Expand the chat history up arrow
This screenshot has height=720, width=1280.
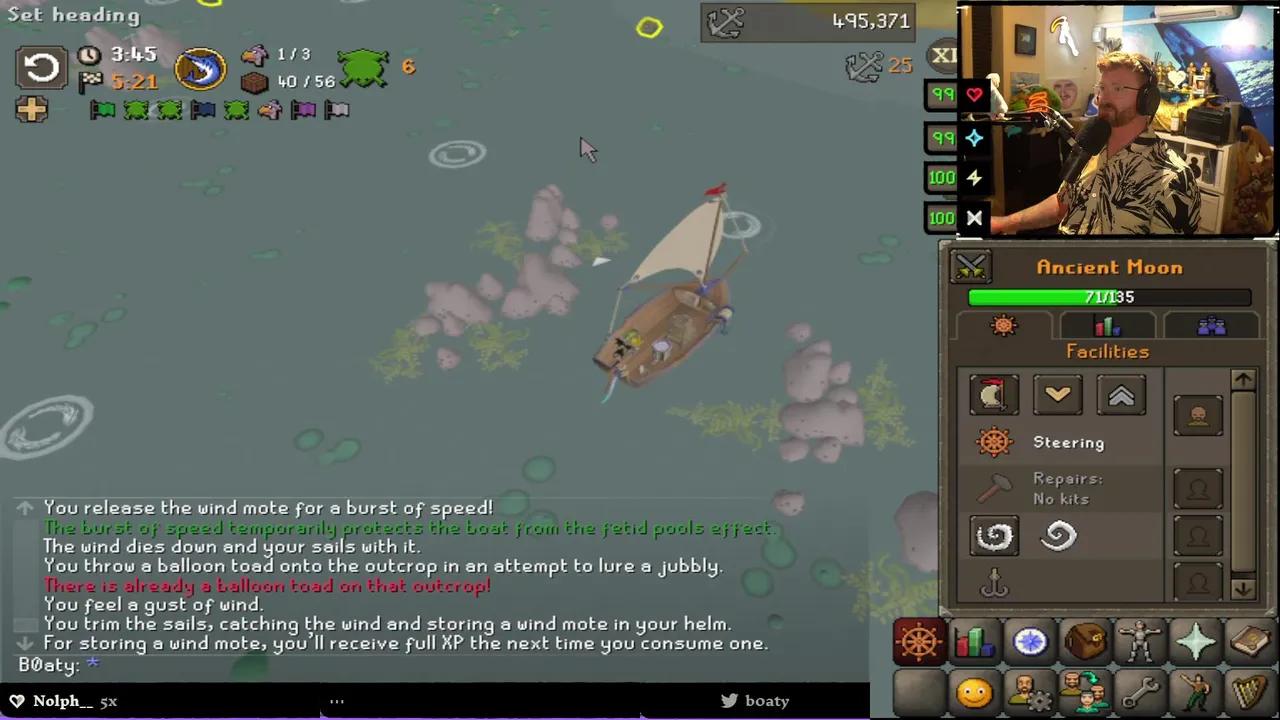pyautogui.click(x=24, y=507)
